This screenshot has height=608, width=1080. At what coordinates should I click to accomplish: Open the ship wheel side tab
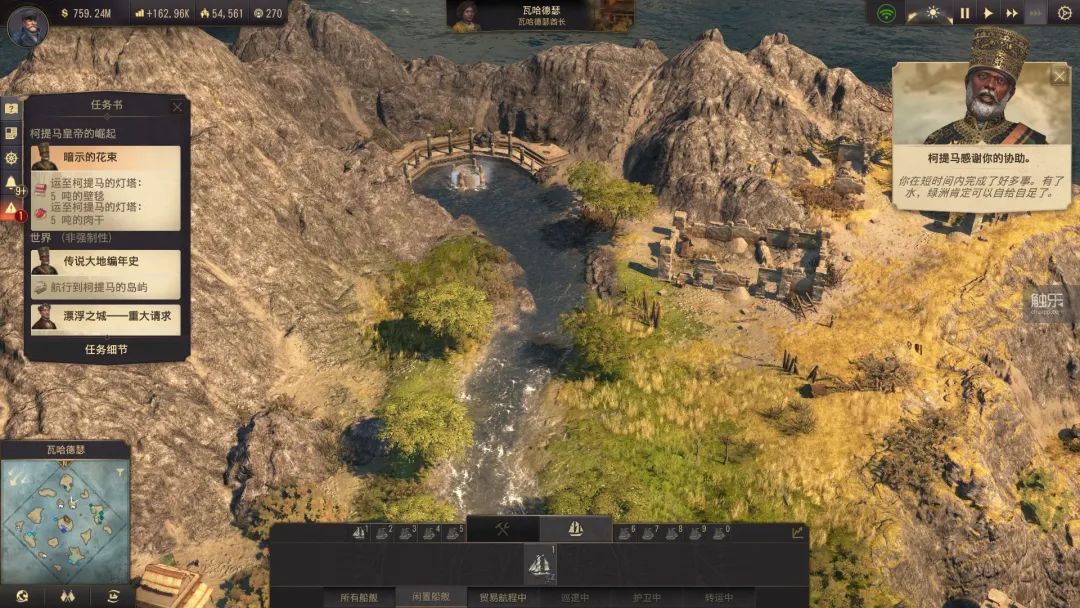pos(11,158)
